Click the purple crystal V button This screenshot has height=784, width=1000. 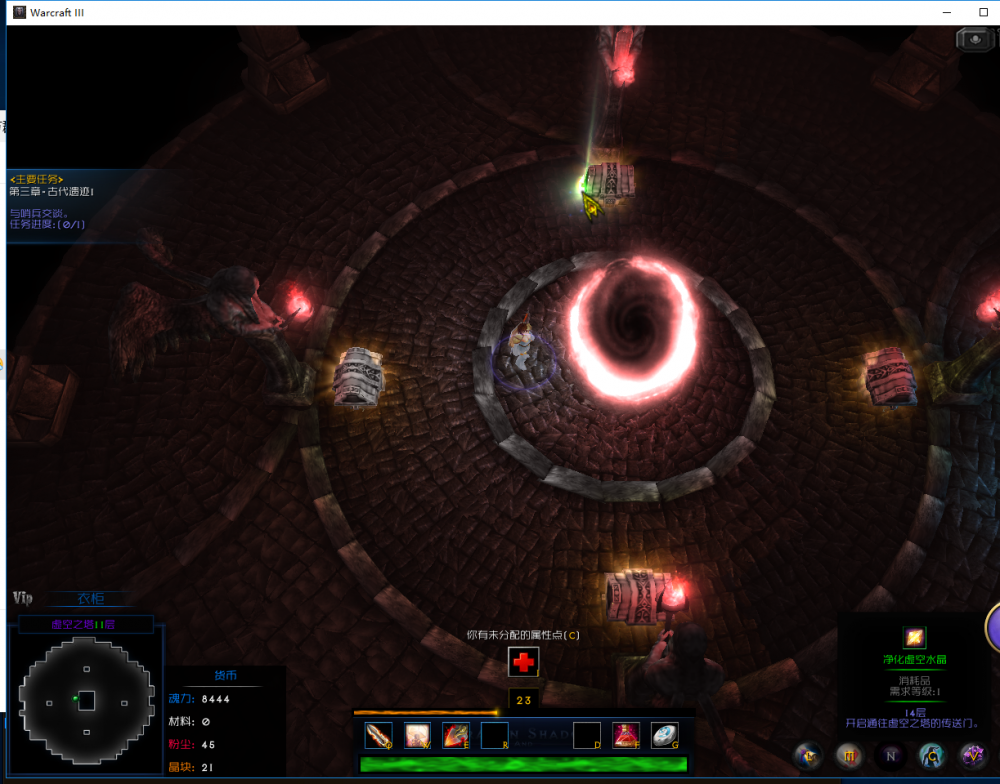pyautogui.click(x=971, y=755)
